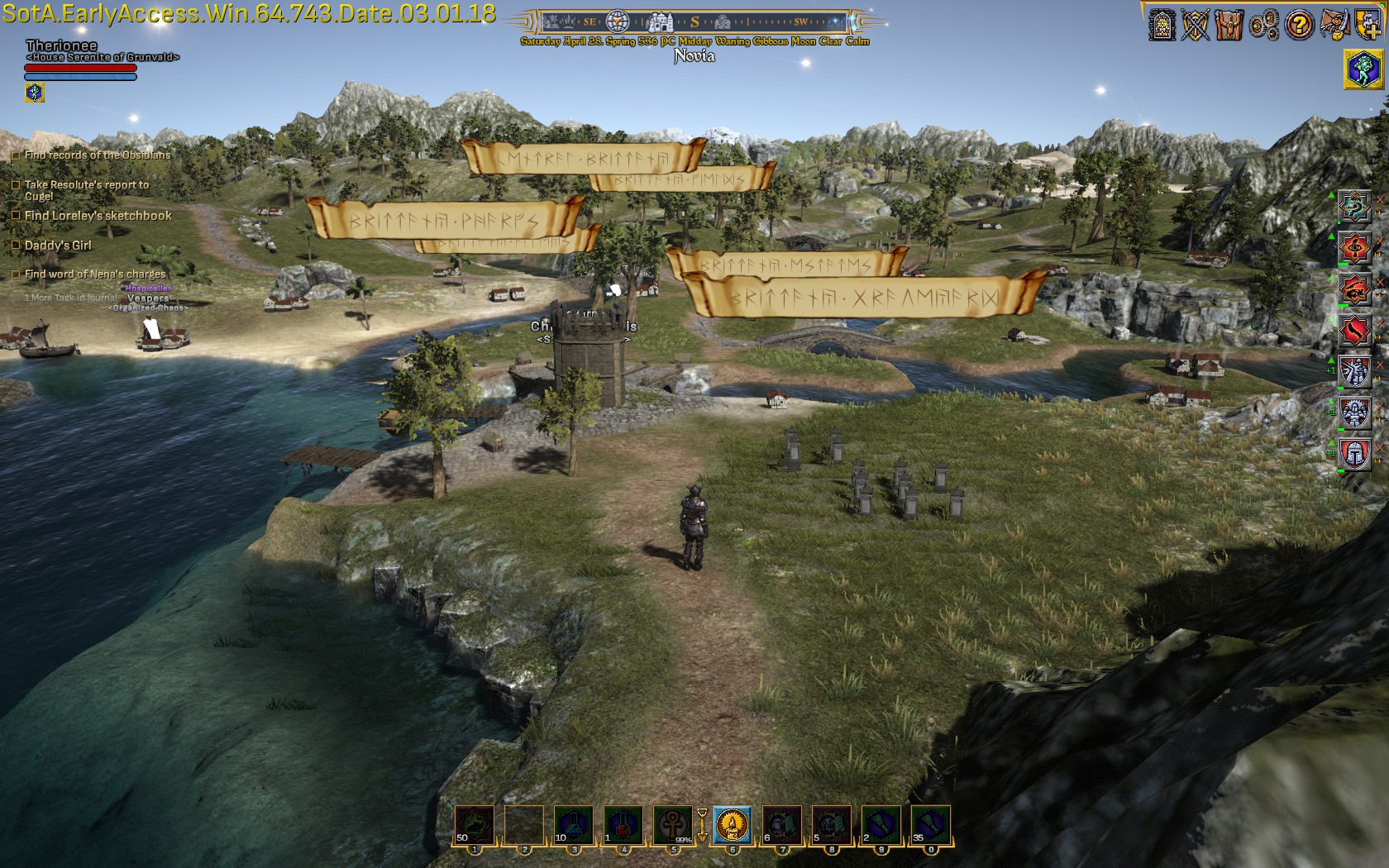Open the stained glass window menu icon
Screen dimensions: 1389x868
click(1162, 25)
